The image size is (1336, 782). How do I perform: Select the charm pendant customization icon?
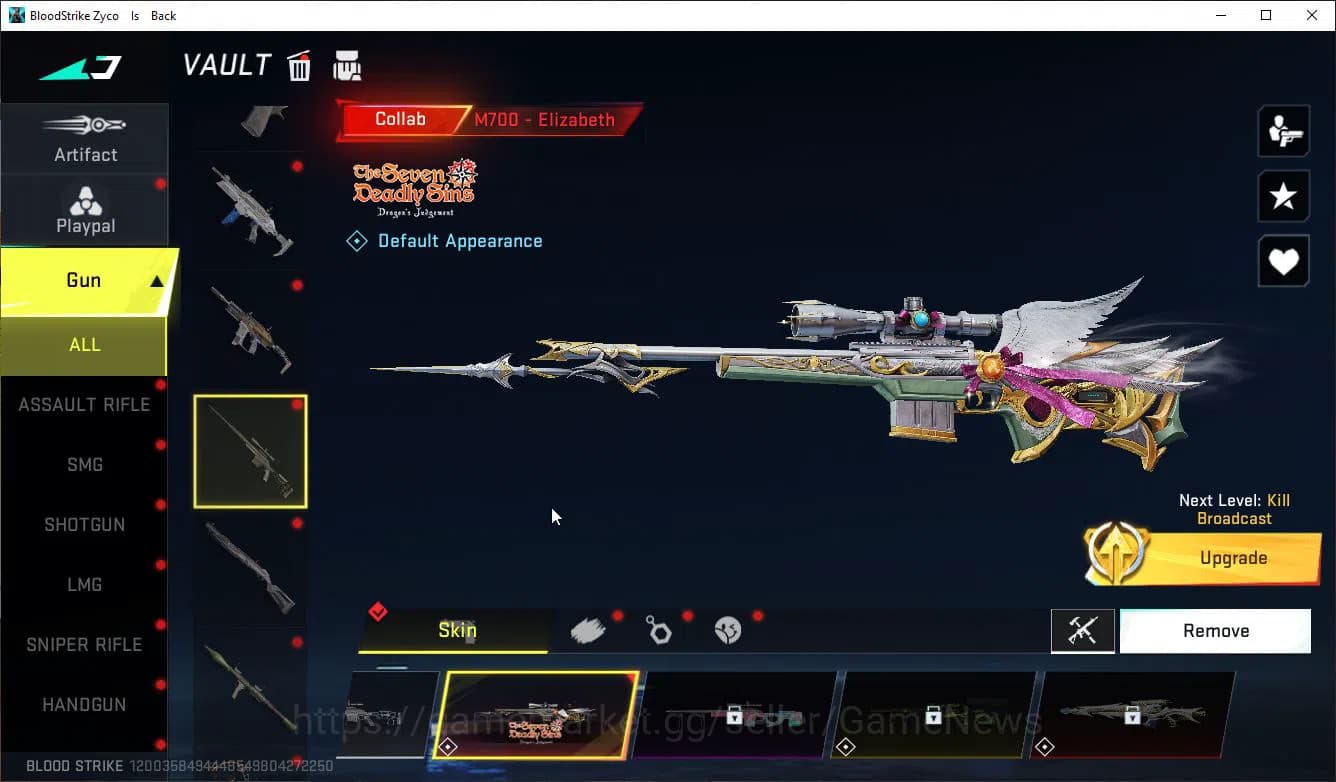coord(659,630)
